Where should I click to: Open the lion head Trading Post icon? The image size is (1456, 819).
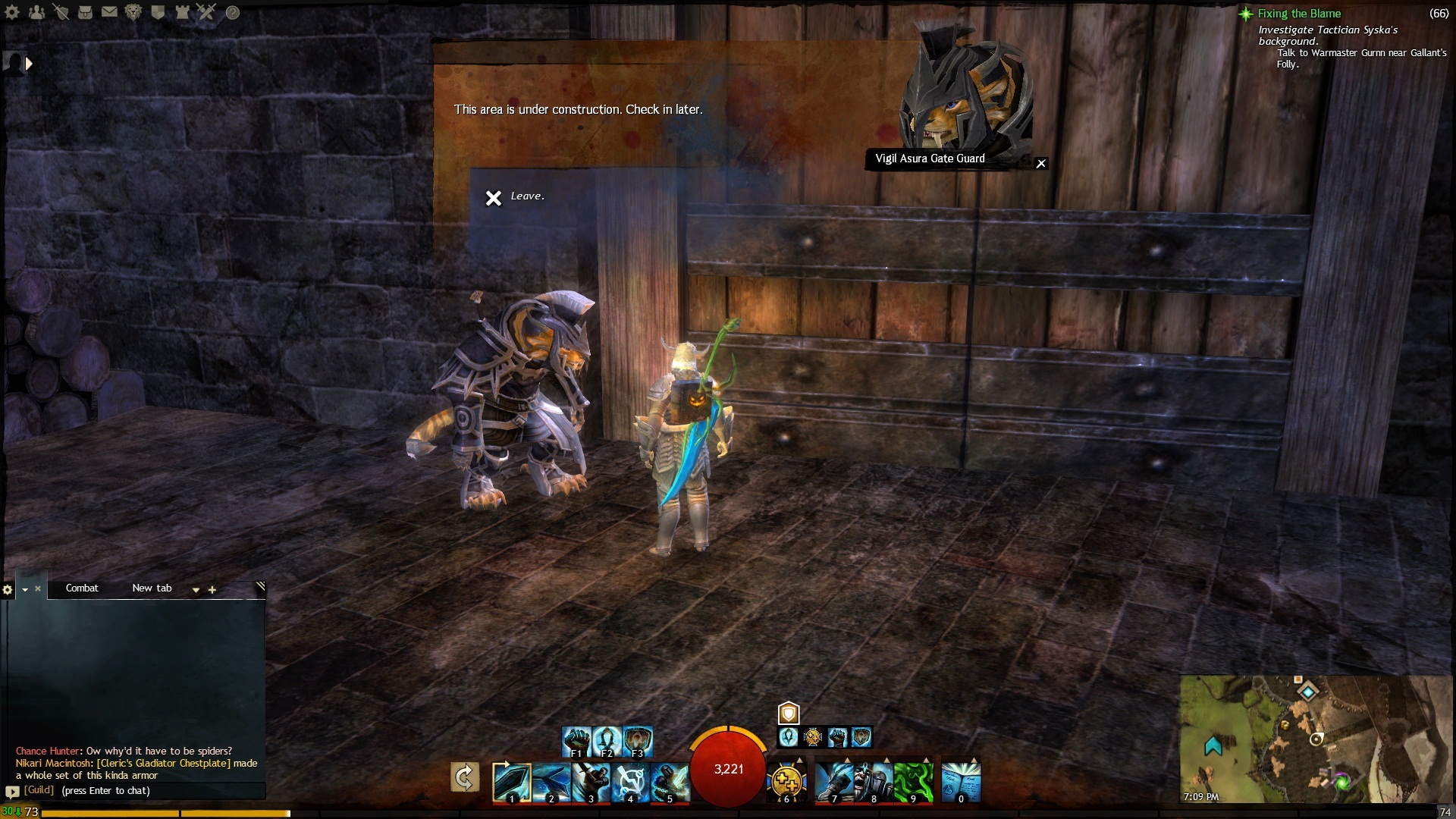pos(133,12)
